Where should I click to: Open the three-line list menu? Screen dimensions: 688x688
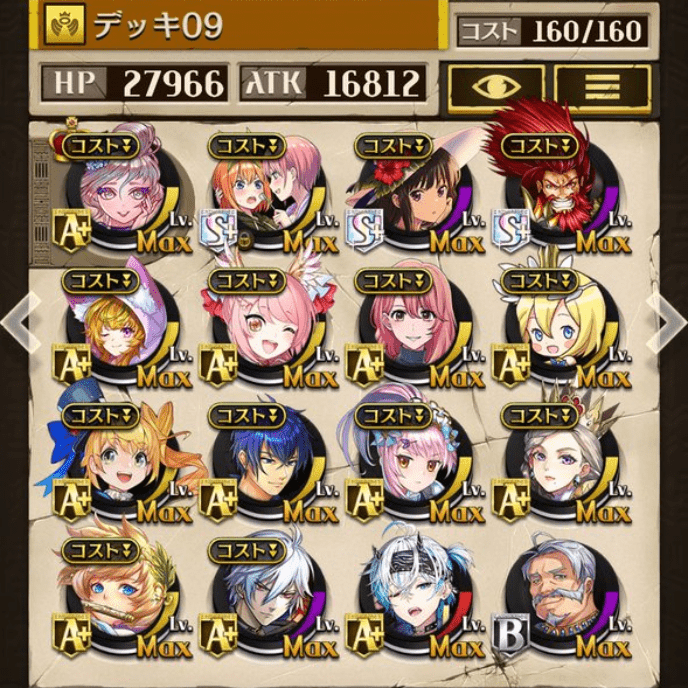[x=602, y=86]
